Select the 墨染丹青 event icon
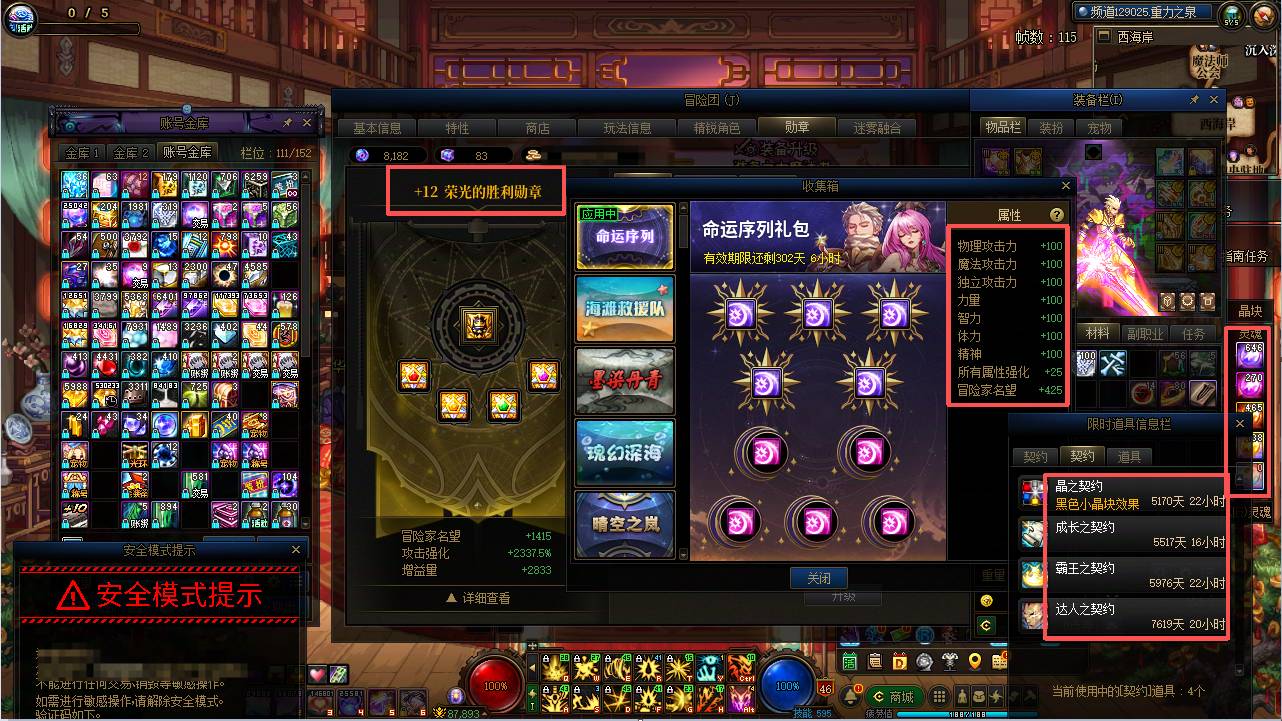 click(624, 380)
